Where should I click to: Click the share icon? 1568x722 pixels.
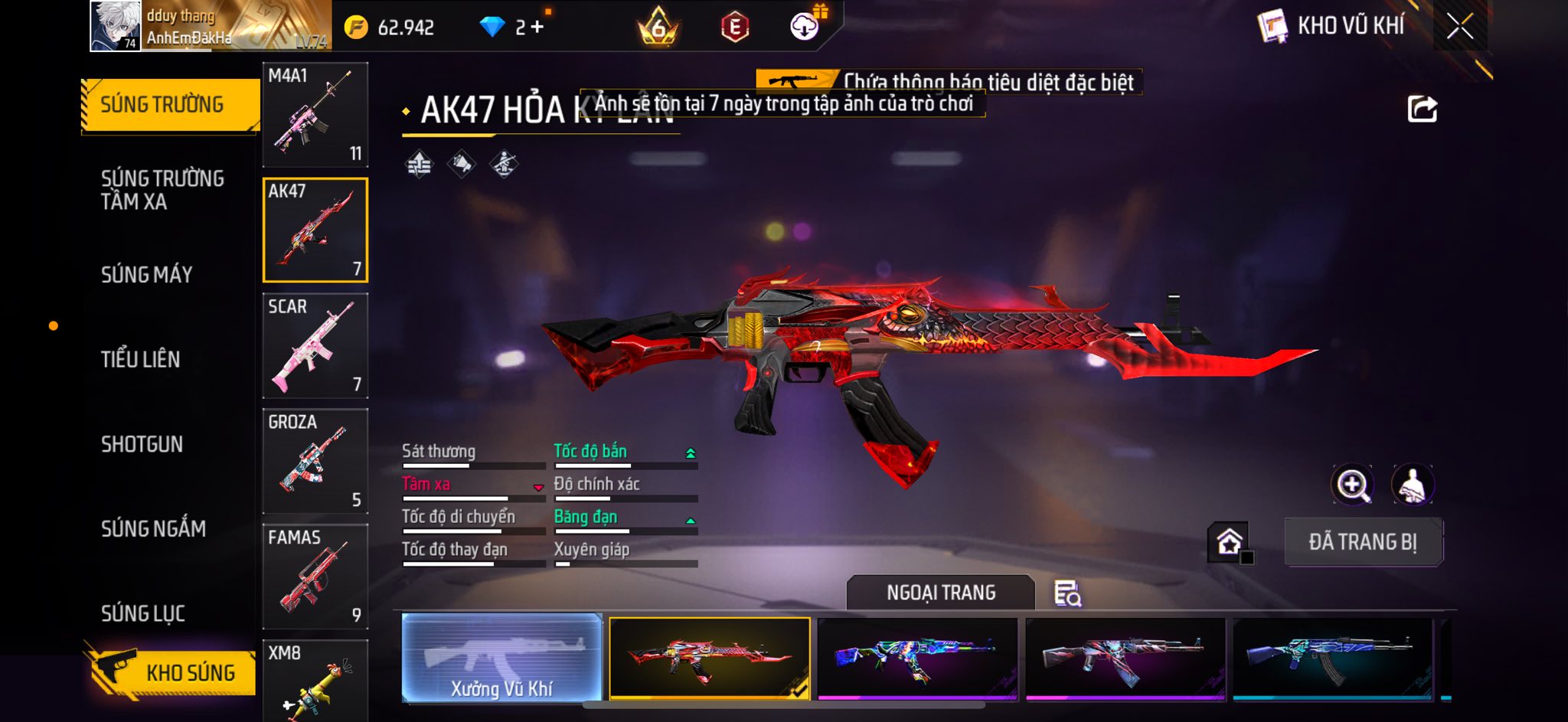[x=1422, y=109]
